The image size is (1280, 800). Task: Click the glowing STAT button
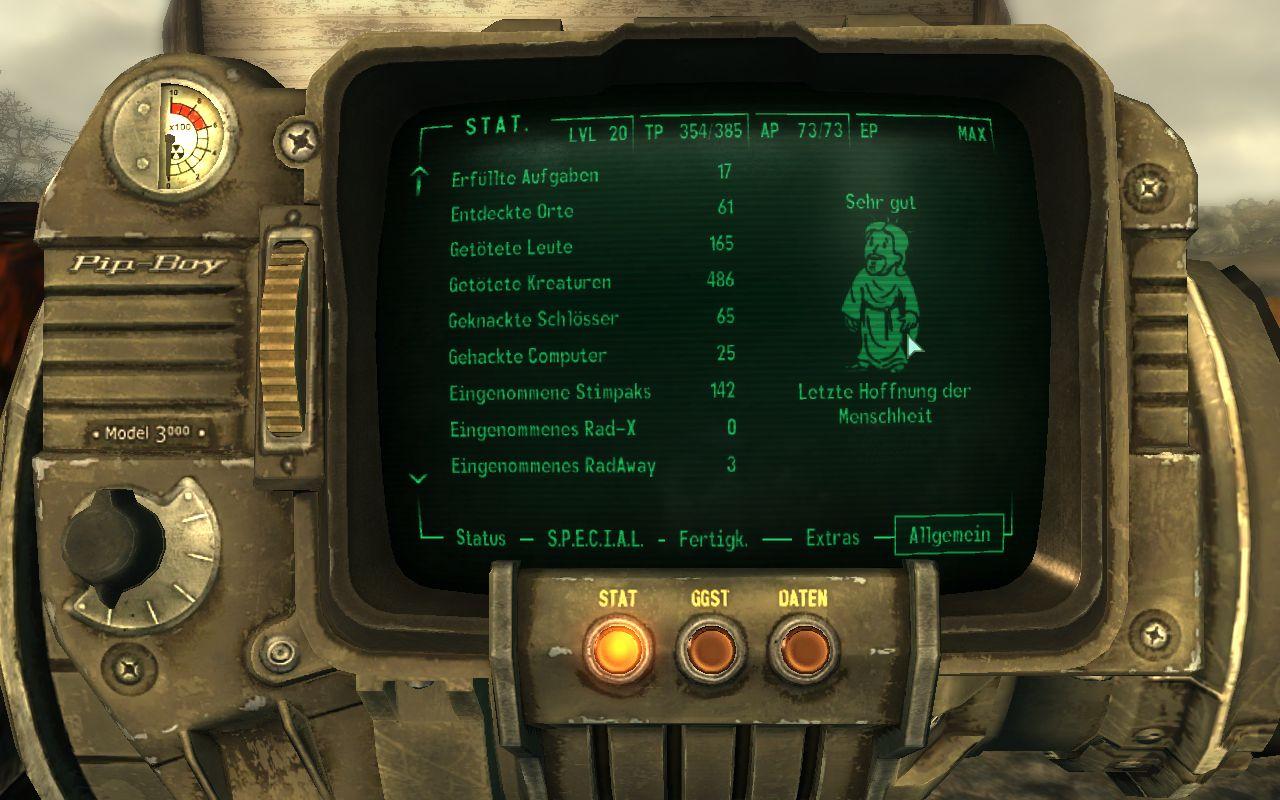(616, 650)
